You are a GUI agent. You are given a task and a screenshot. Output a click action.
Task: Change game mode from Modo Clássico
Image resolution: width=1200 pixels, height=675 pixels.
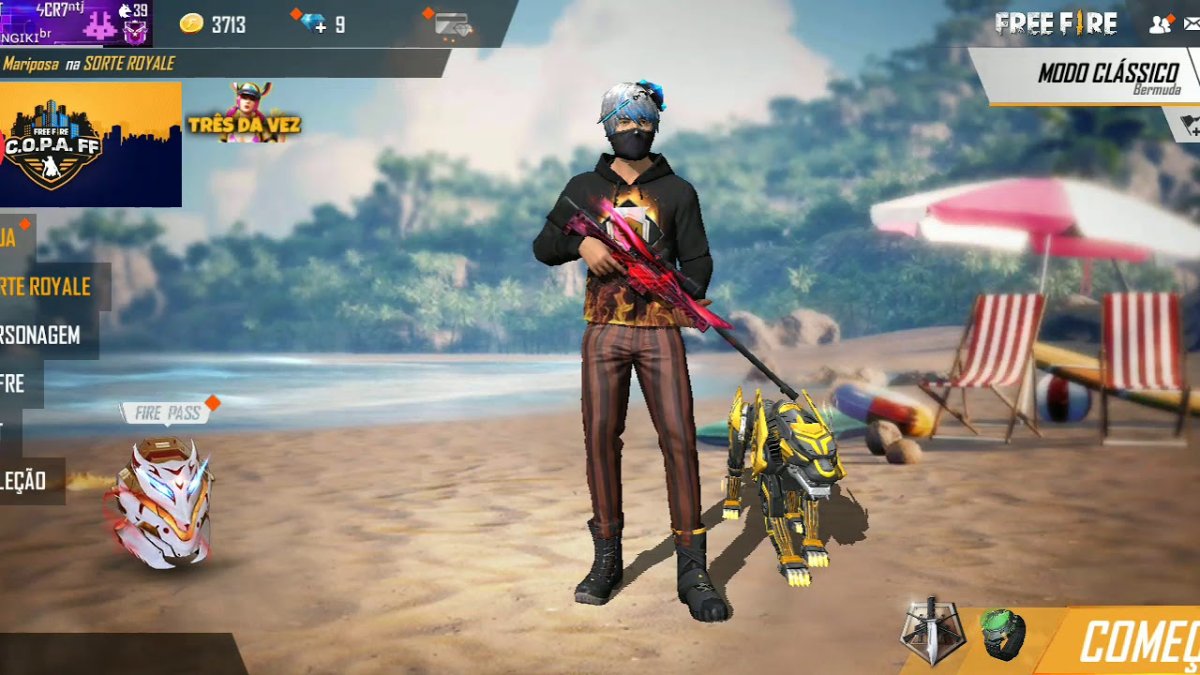1093,75
